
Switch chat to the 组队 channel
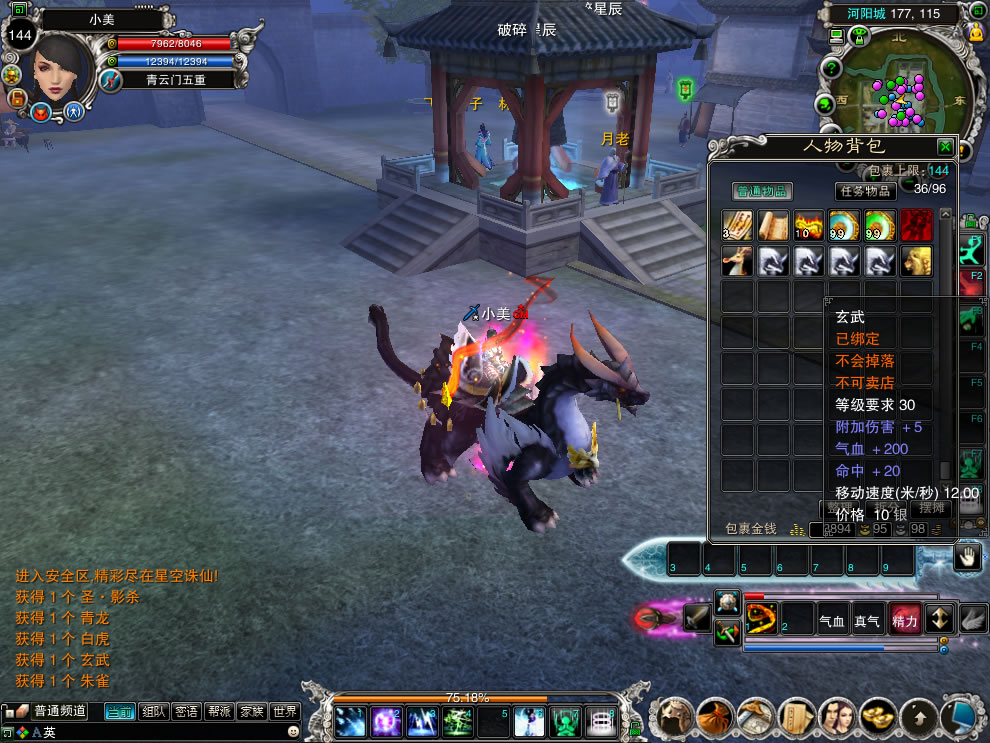[153, 712]
